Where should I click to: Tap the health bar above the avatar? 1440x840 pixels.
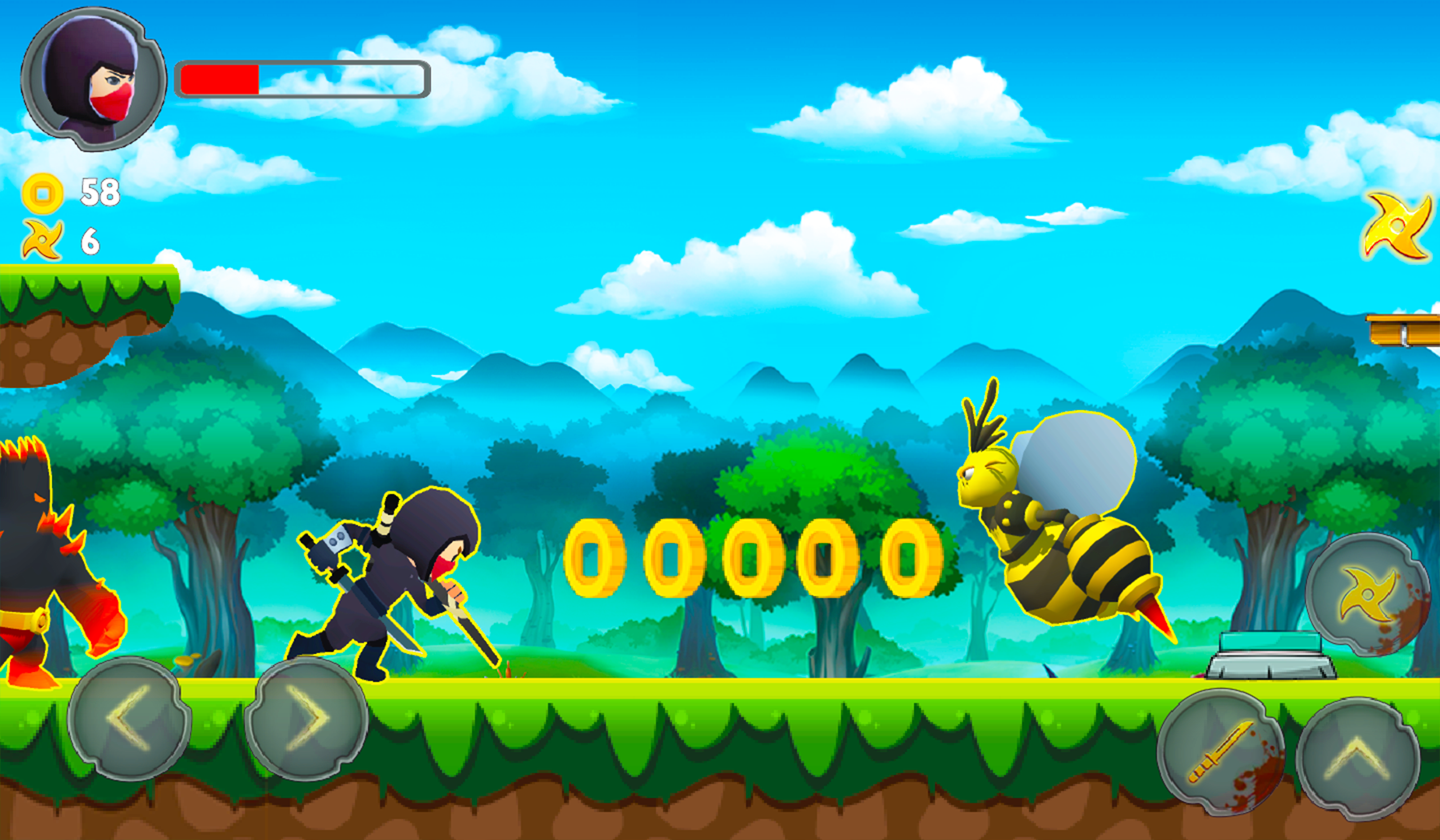coord(302,77)
